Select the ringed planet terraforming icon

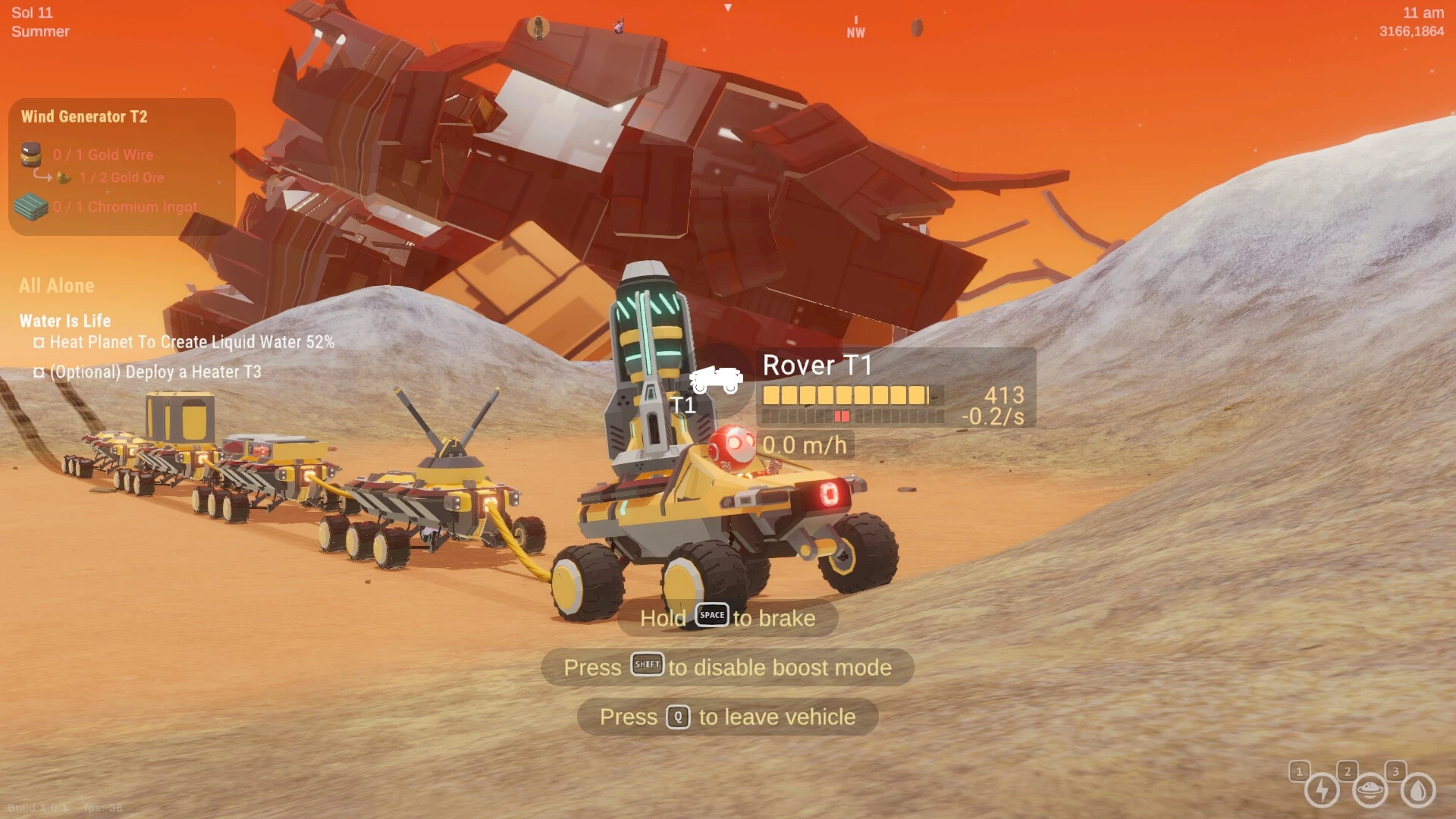coord(1370,790)
